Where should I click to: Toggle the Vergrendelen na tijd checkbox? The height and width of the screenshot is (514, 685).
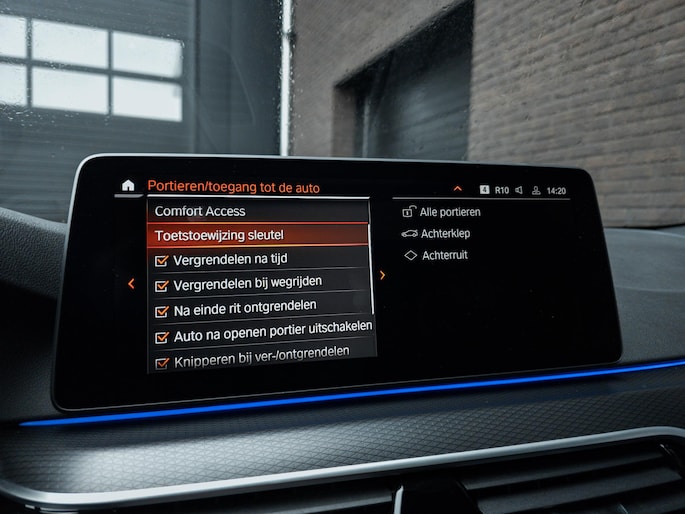click(161, 260)
